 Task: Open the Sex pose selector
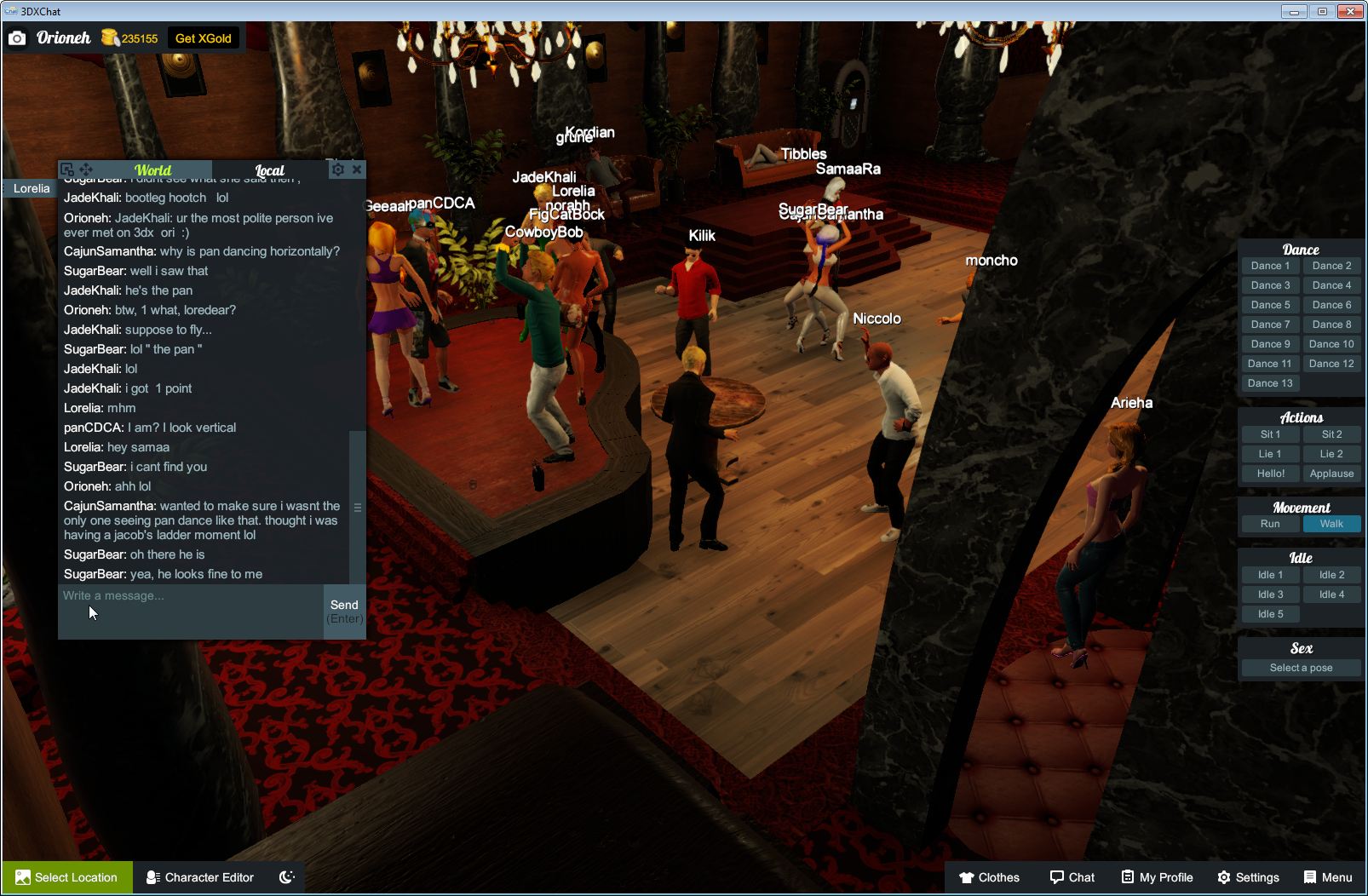1301,668
